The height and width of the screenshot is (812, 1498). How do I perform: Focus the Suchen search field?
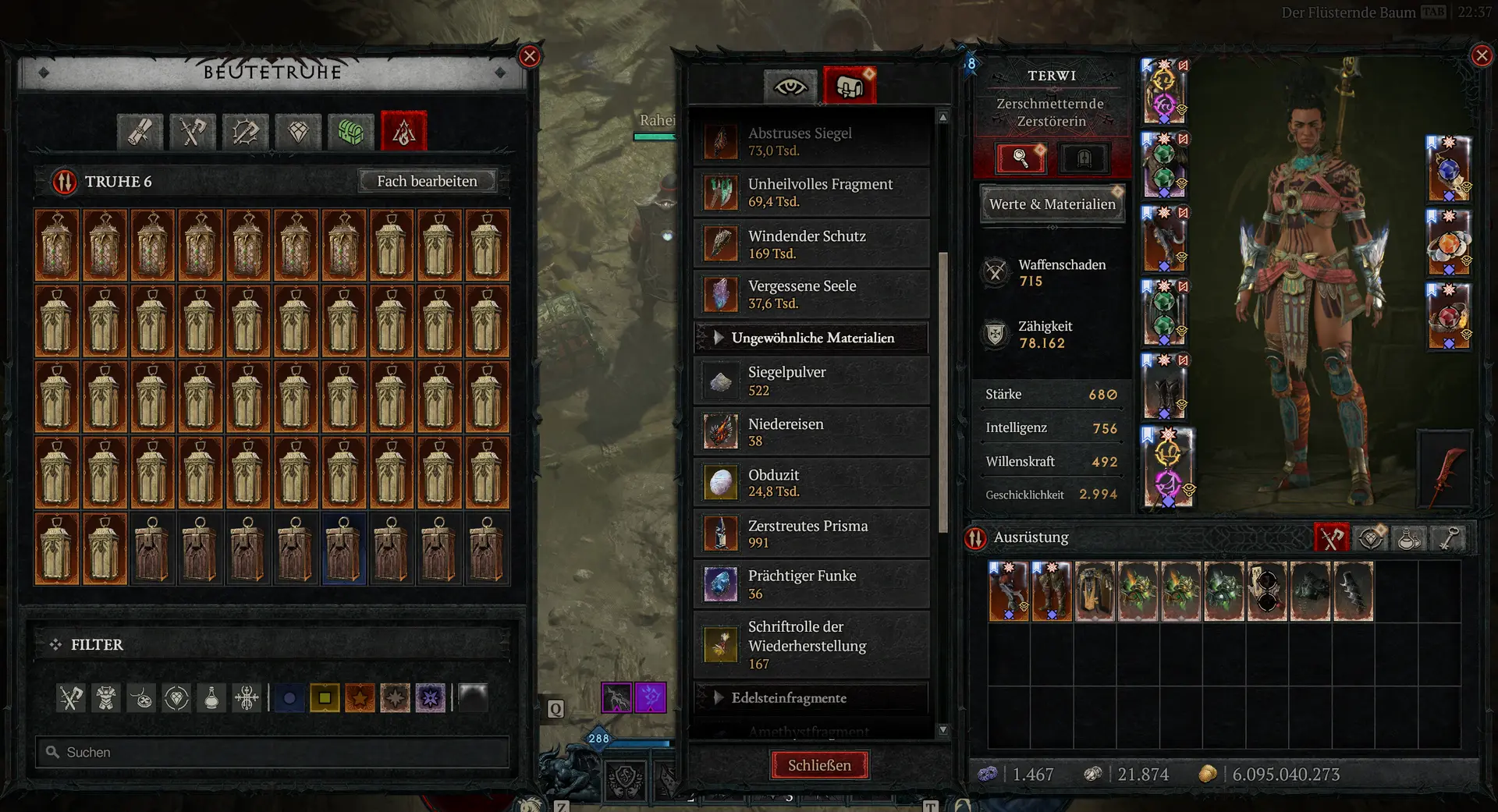[273, 752]
